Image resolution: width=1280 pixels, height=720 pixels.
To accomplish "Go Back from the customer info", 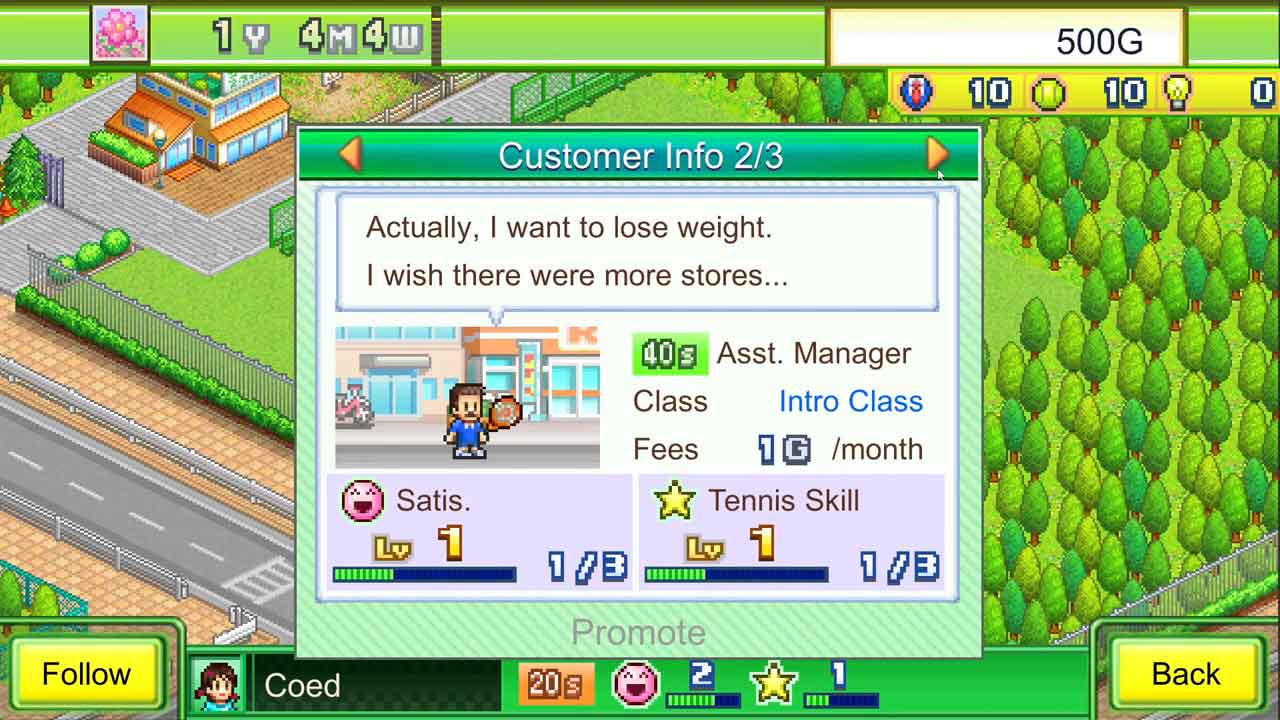I will [1185, 674].
